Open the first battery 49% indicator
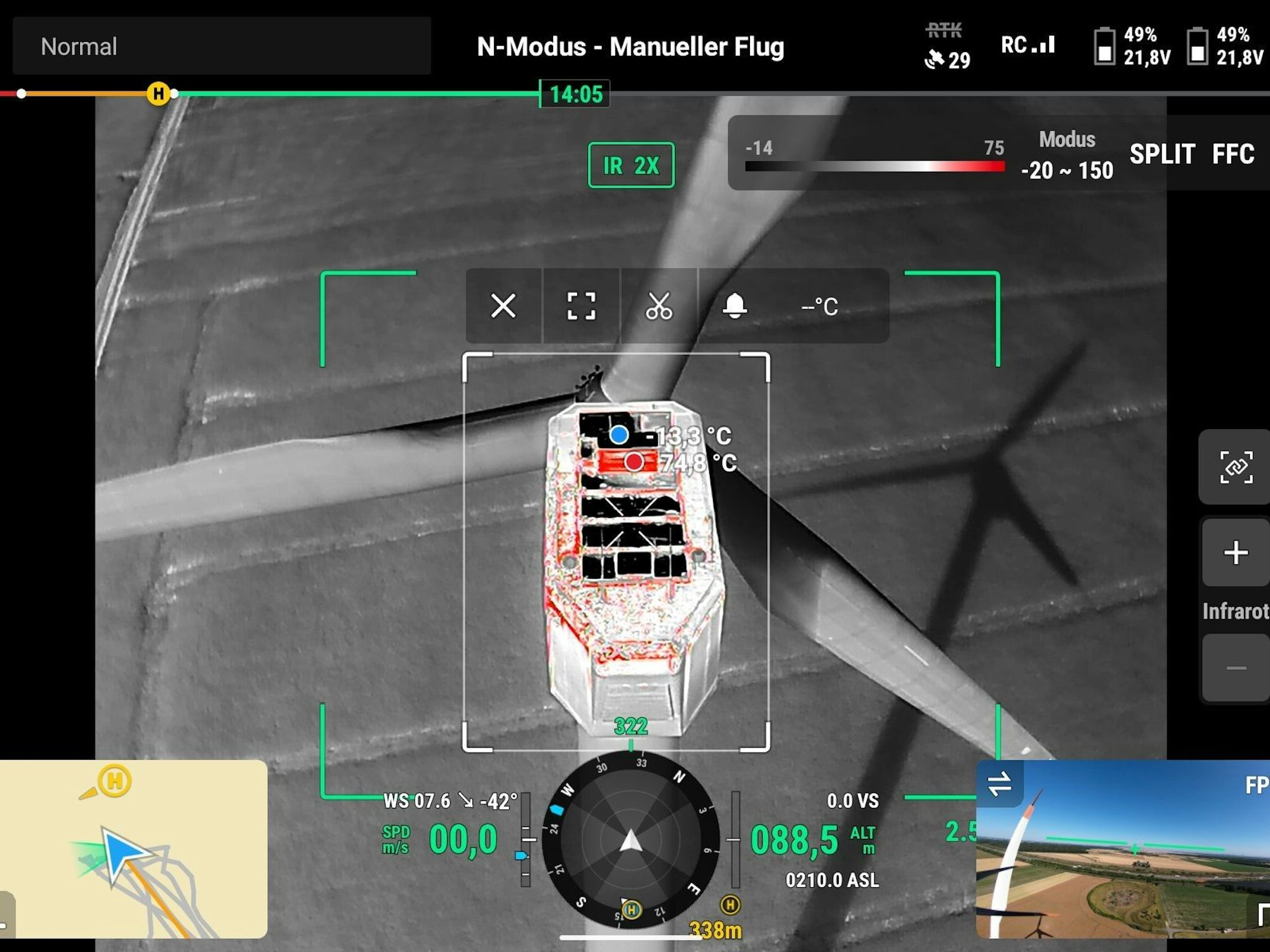Screen dimensions: 1270x952 click(x=1132, y=46)
